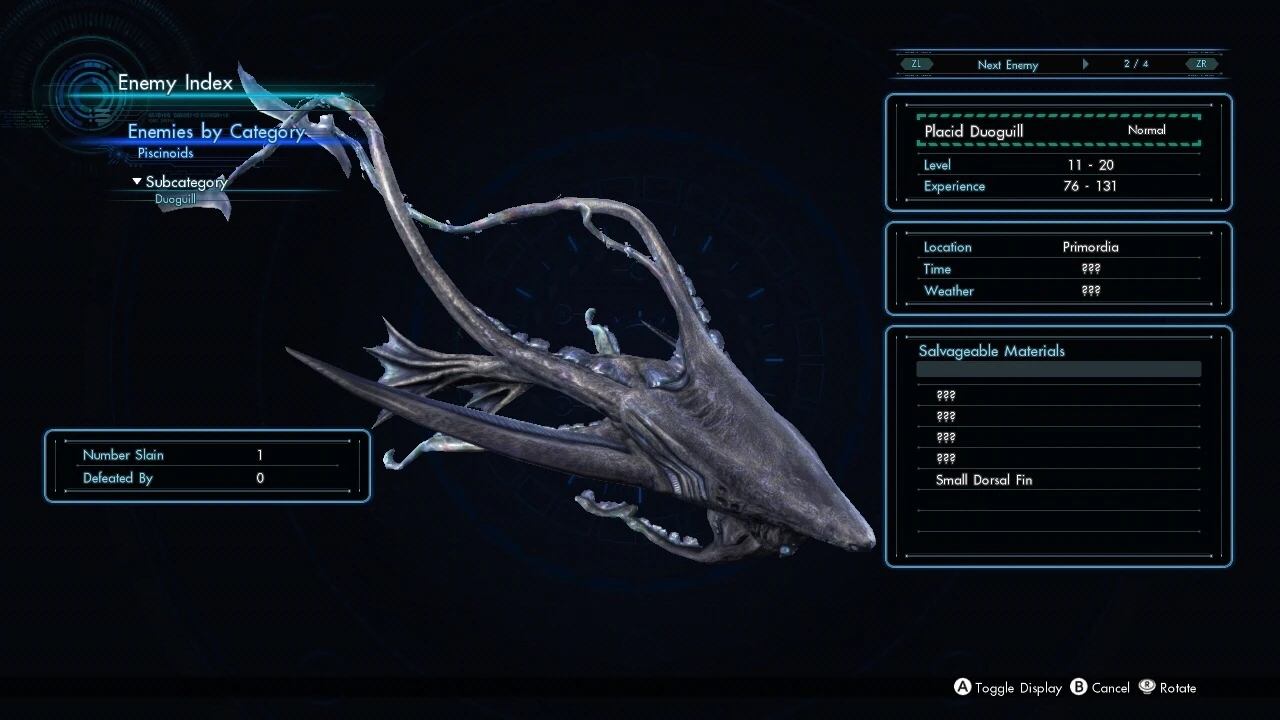Choose the Small Dorsal Fin material row
This screenshot has height=720, width=1280.
click(x=1058, y=480)
